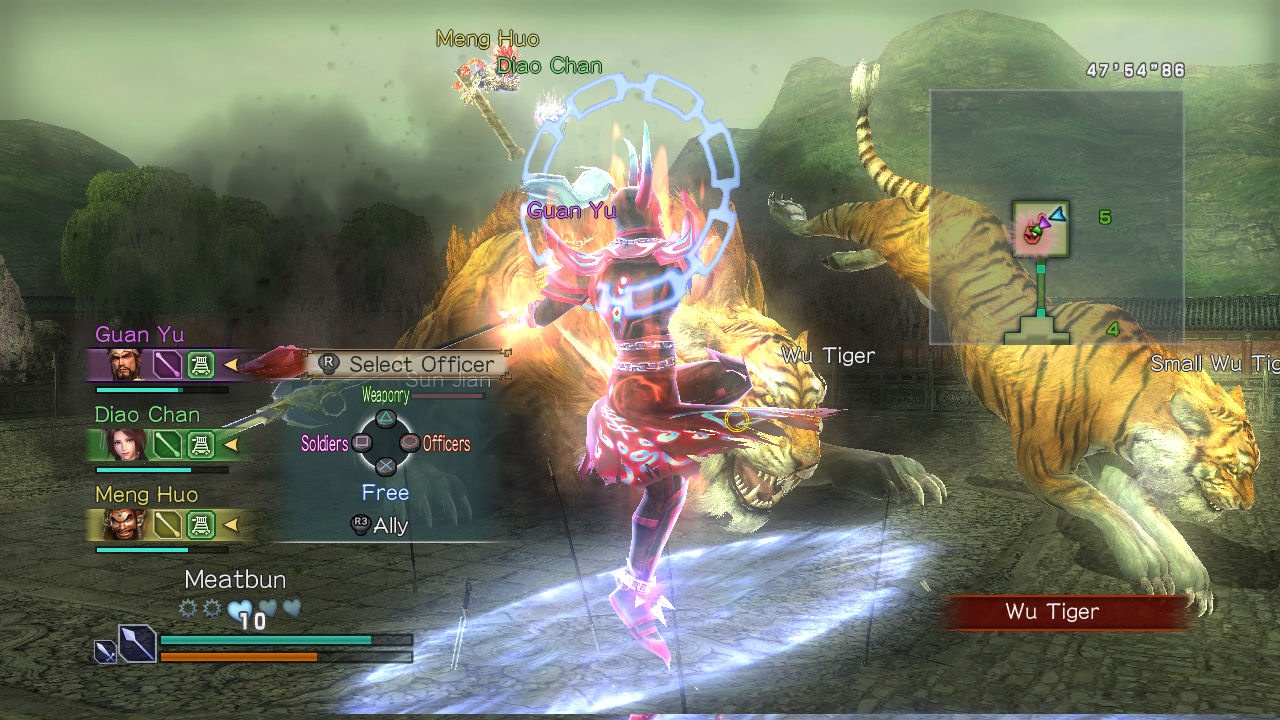This screenshot has width=1280, height=720.
Task: Switch to the small secondary weapon icon
Action: [104, 651]
